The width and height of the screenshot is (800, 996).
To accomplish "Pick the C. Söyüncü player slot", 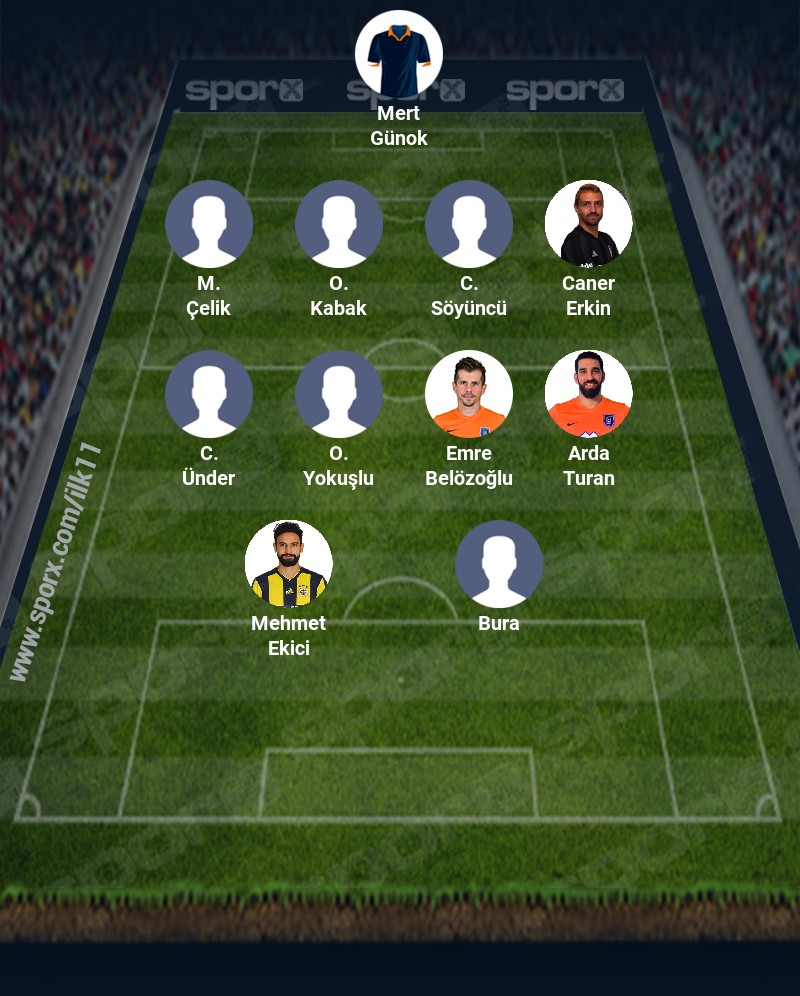I will click(469, 224).
